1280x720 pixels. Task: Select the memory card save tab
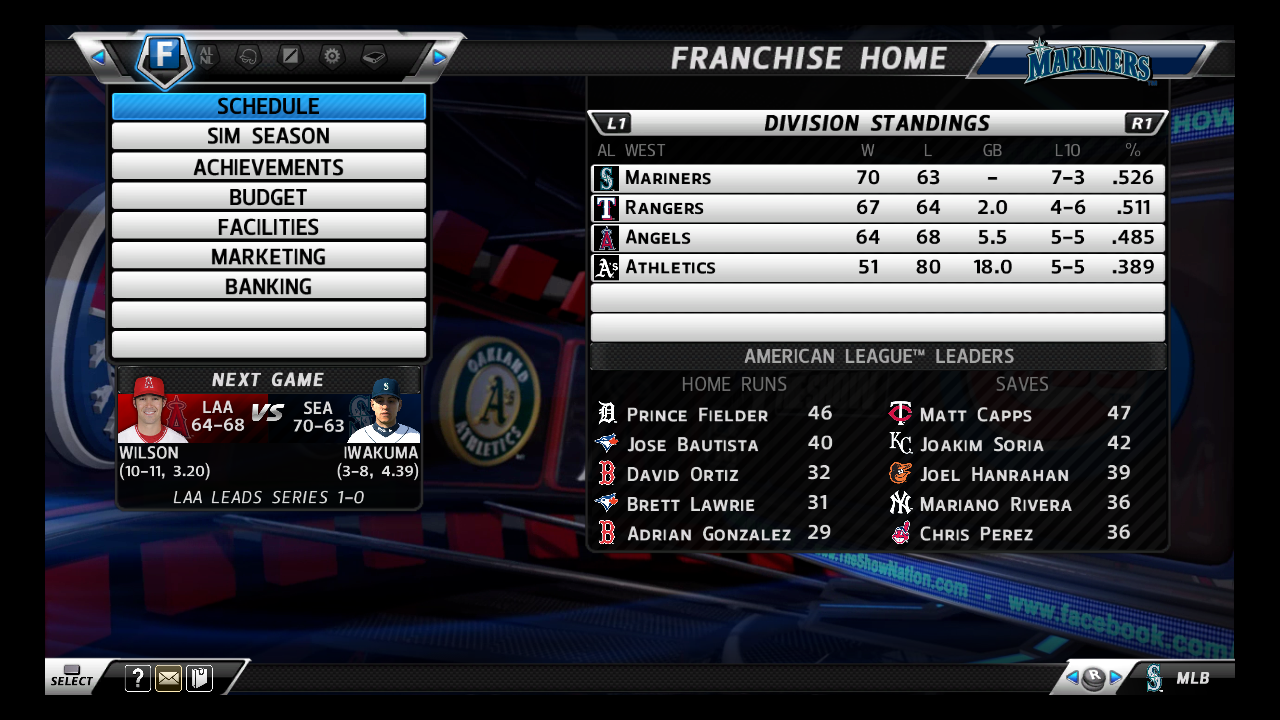pyautogui.click(x=374, y=57)
